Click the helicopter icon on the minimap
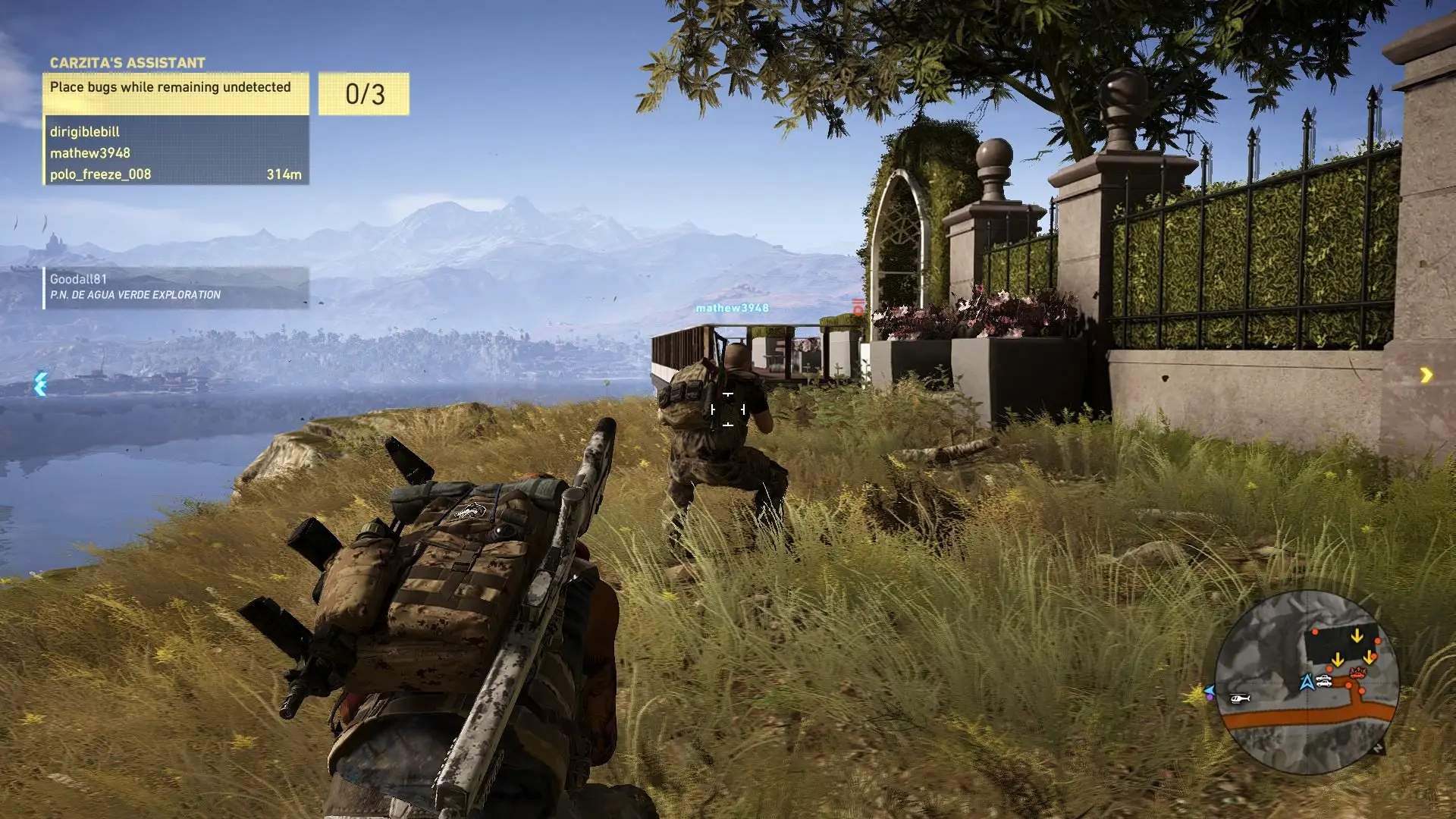 (x=1239, y=698)
